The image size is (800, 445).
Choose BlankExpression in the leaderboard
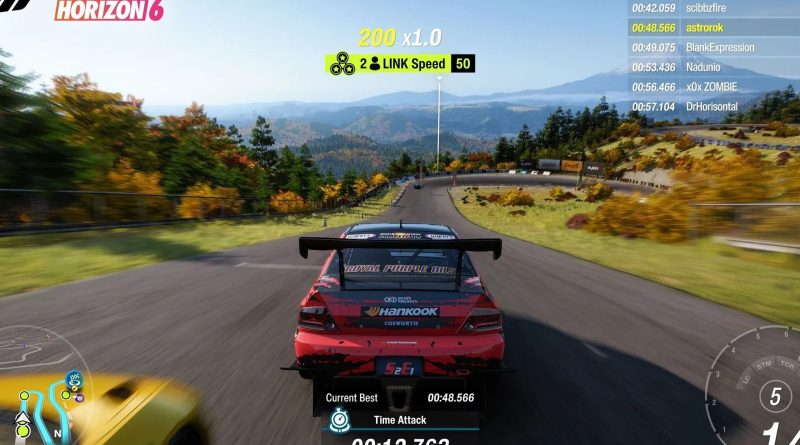pos(713,47)
